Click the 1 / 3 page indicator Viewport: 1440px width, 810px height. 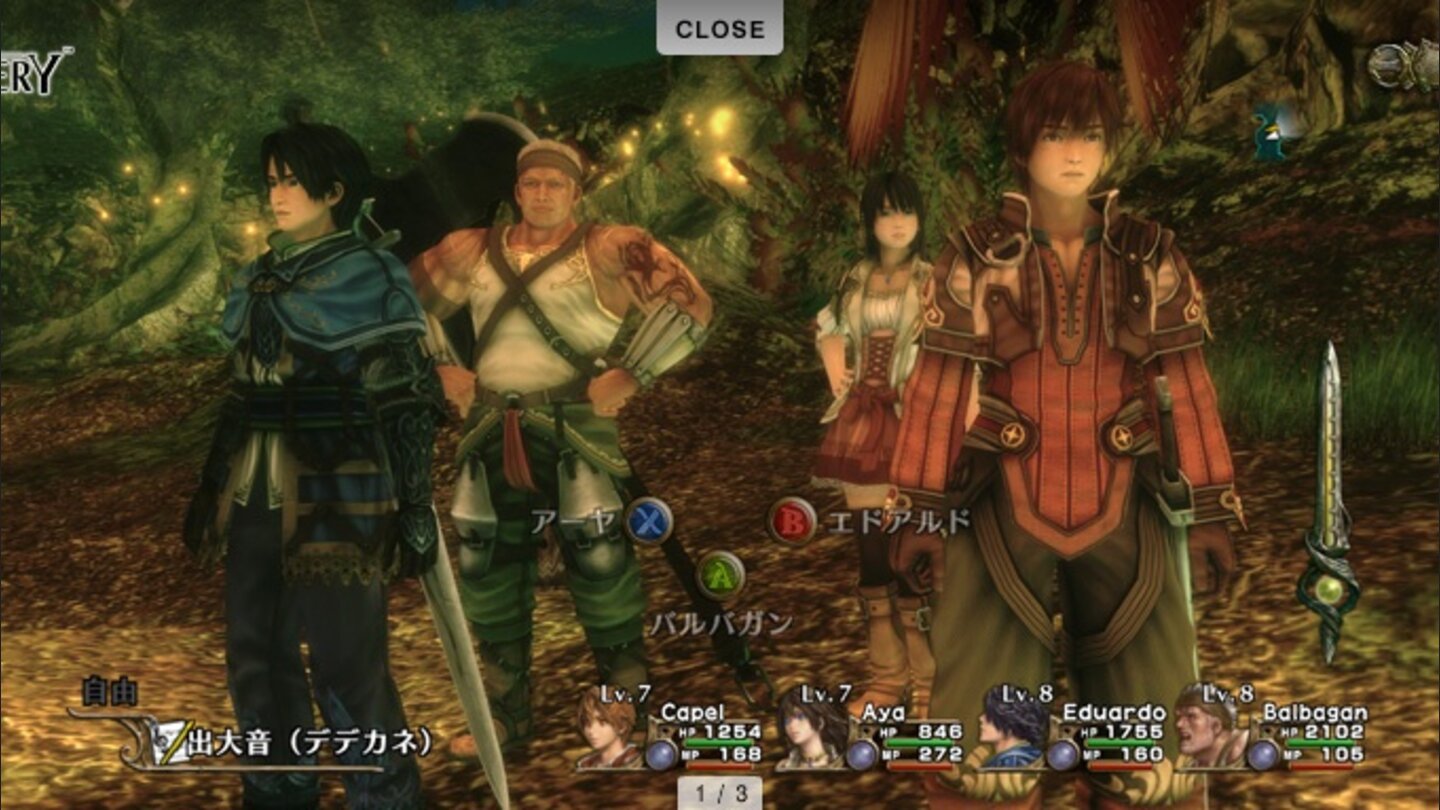tap(719, 792)
